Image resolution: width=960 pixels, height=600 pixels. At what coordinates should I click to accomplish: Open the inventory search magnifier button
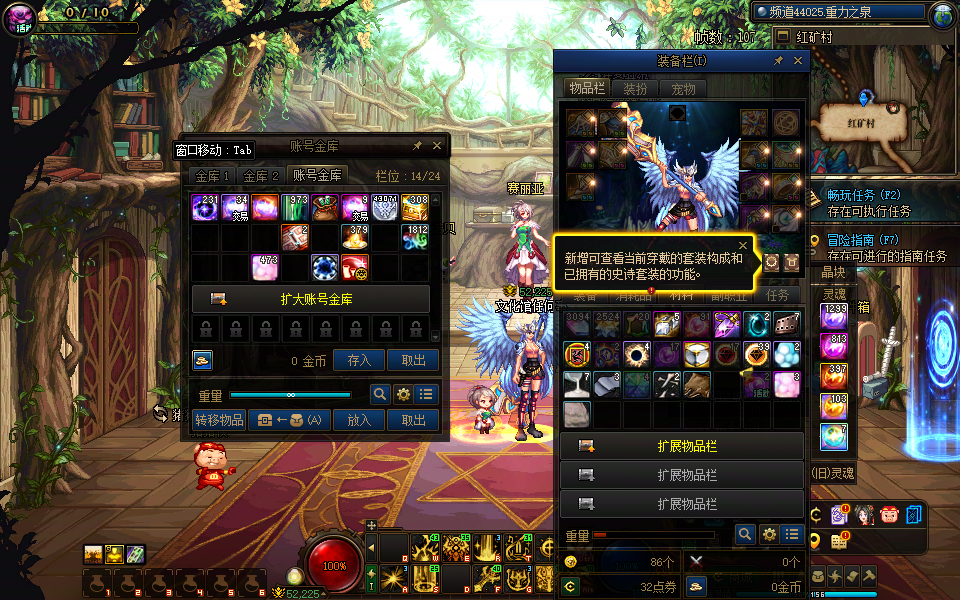(x=744, y=535)
